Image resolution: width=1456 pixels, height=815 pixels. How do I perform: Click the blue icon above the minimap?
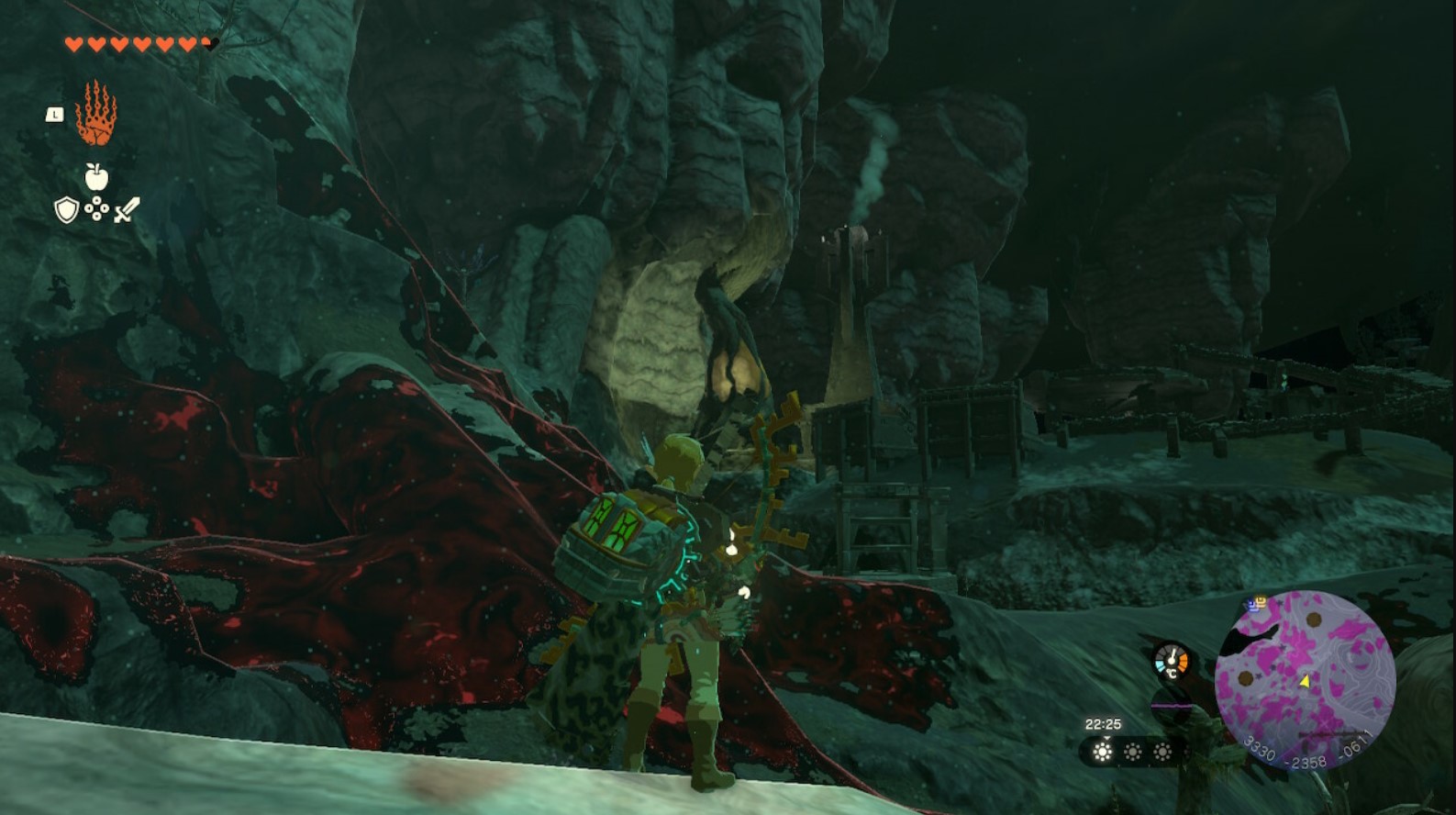point(1253,606)
